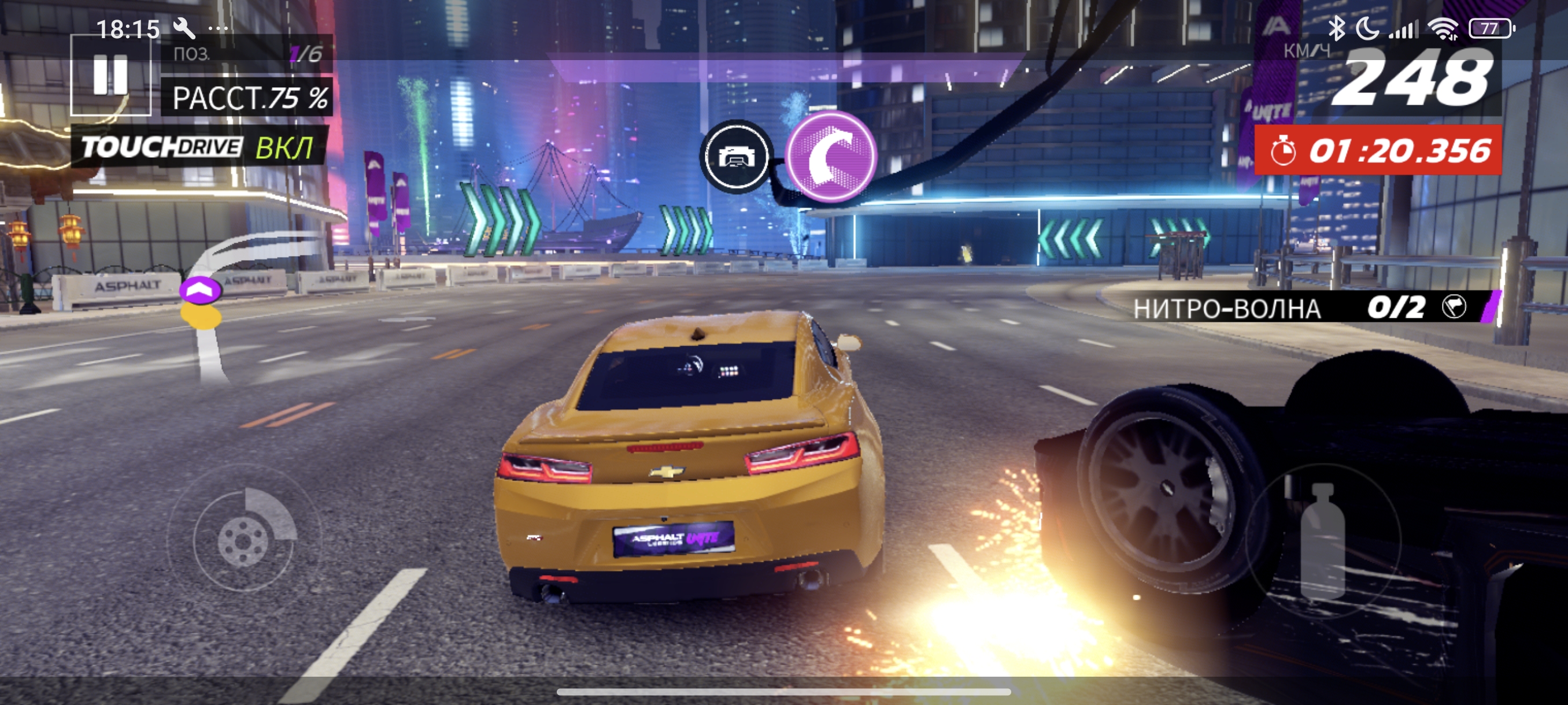Viewport: 1568px width, 705px height.
Task: Select the purple curved arrow route option
Action: (831, 157)
